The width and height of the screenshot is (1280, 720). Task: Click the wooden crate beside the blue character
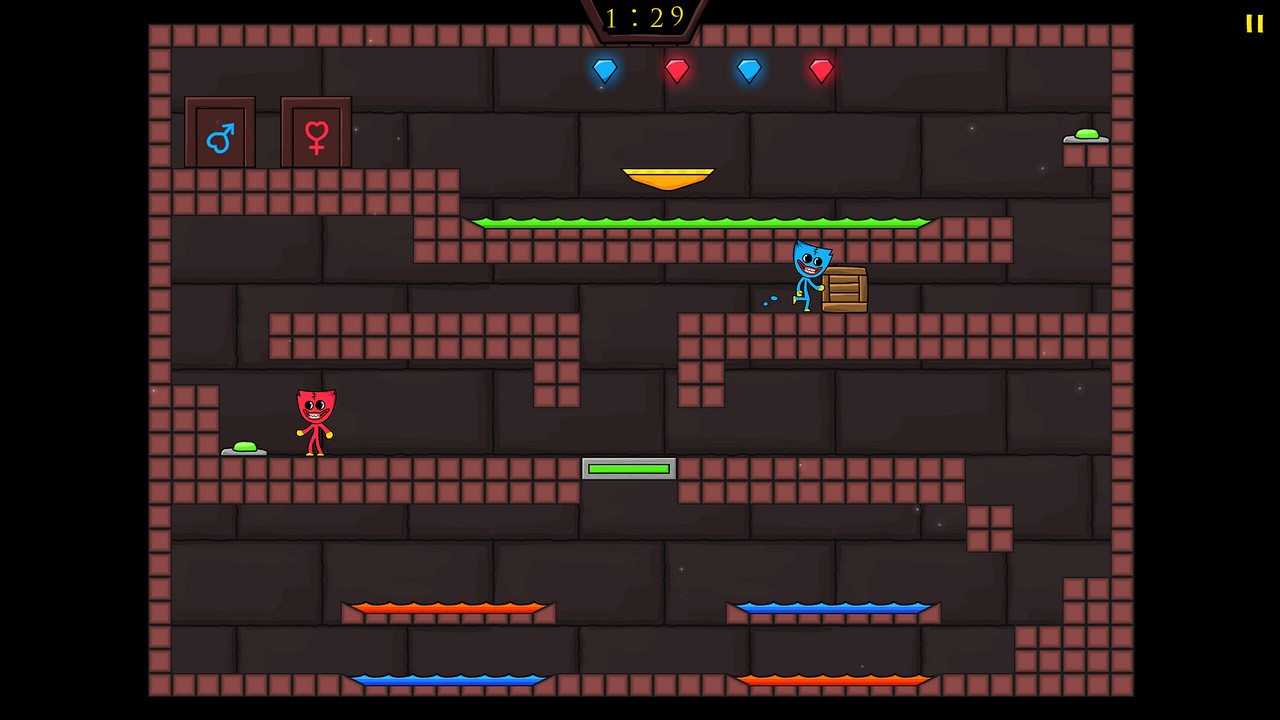845,288
